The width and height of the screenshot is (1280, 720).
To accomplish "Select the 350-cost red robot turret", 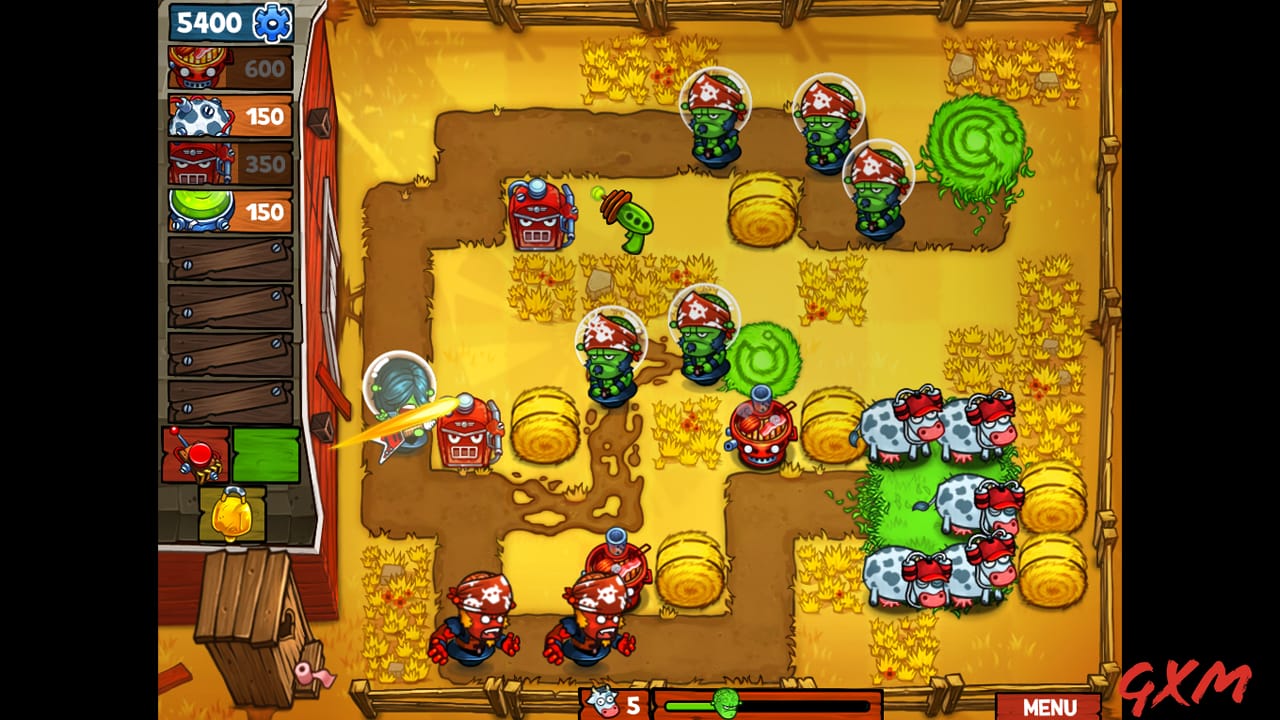I will pos(230,162).
